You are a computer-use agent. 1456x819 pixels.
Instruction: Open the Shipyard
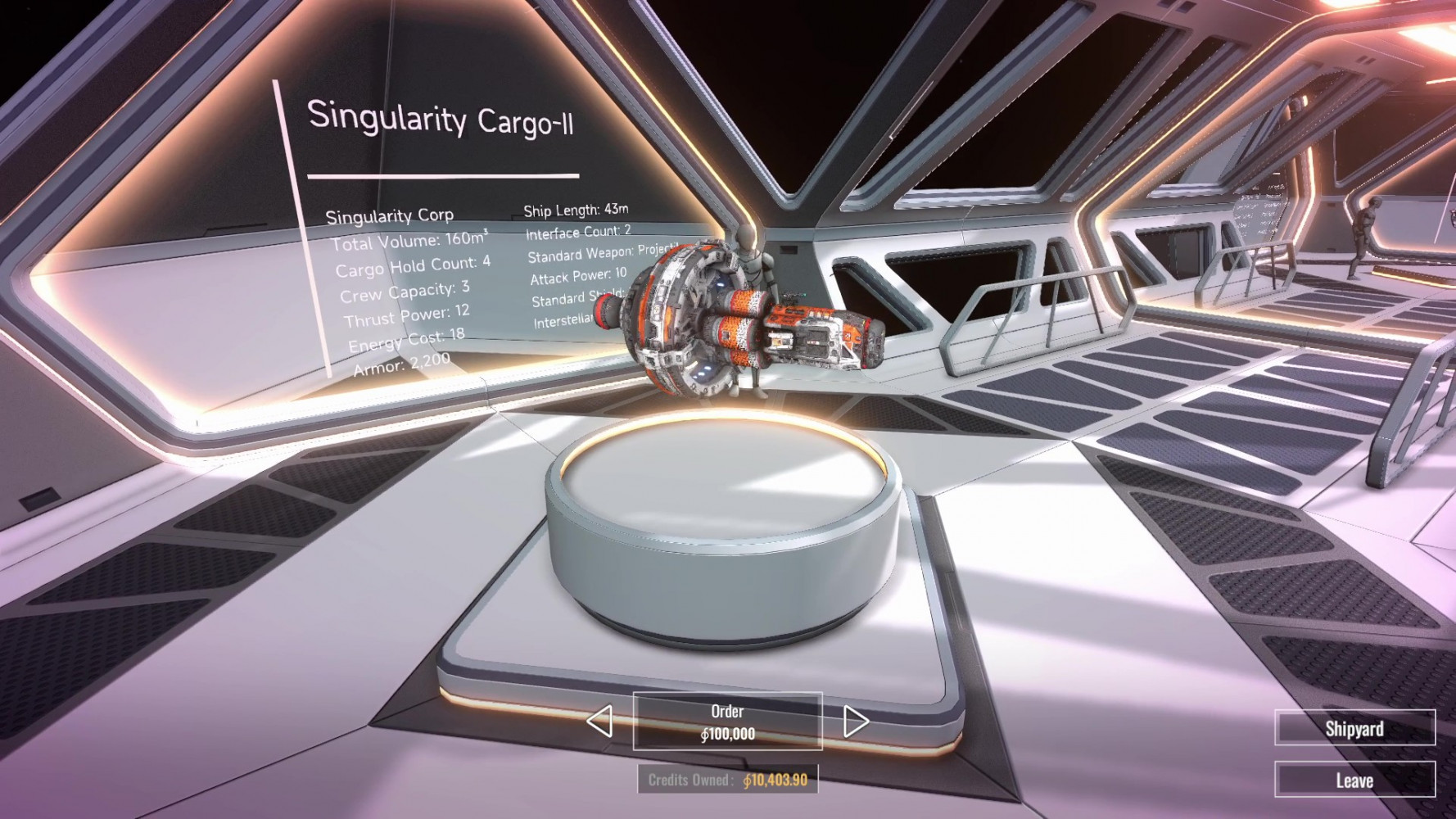tap(1354, 728)
